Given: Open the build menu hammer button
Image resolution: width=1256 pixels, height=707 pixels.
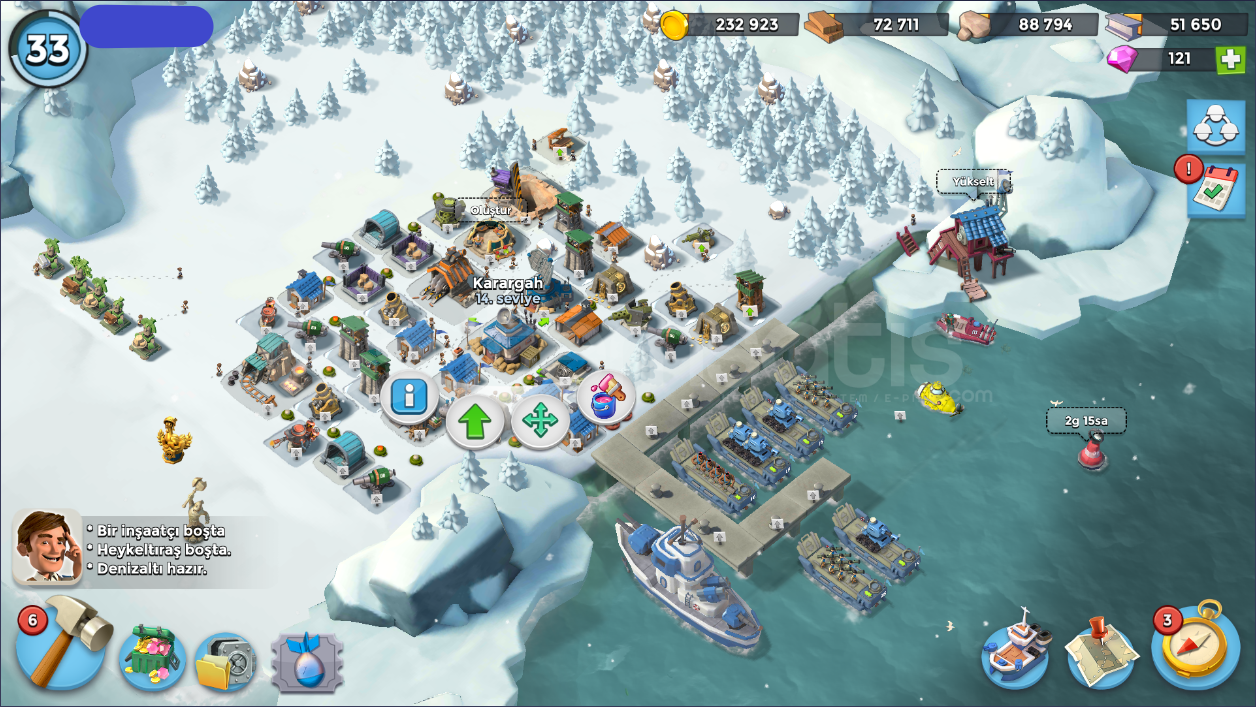Looking at the screenshot, I should click(65, 645).
